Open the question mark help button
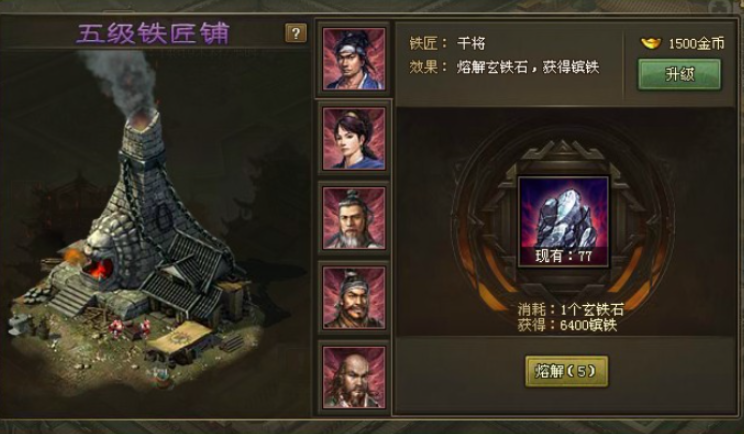 click(295, 33)
